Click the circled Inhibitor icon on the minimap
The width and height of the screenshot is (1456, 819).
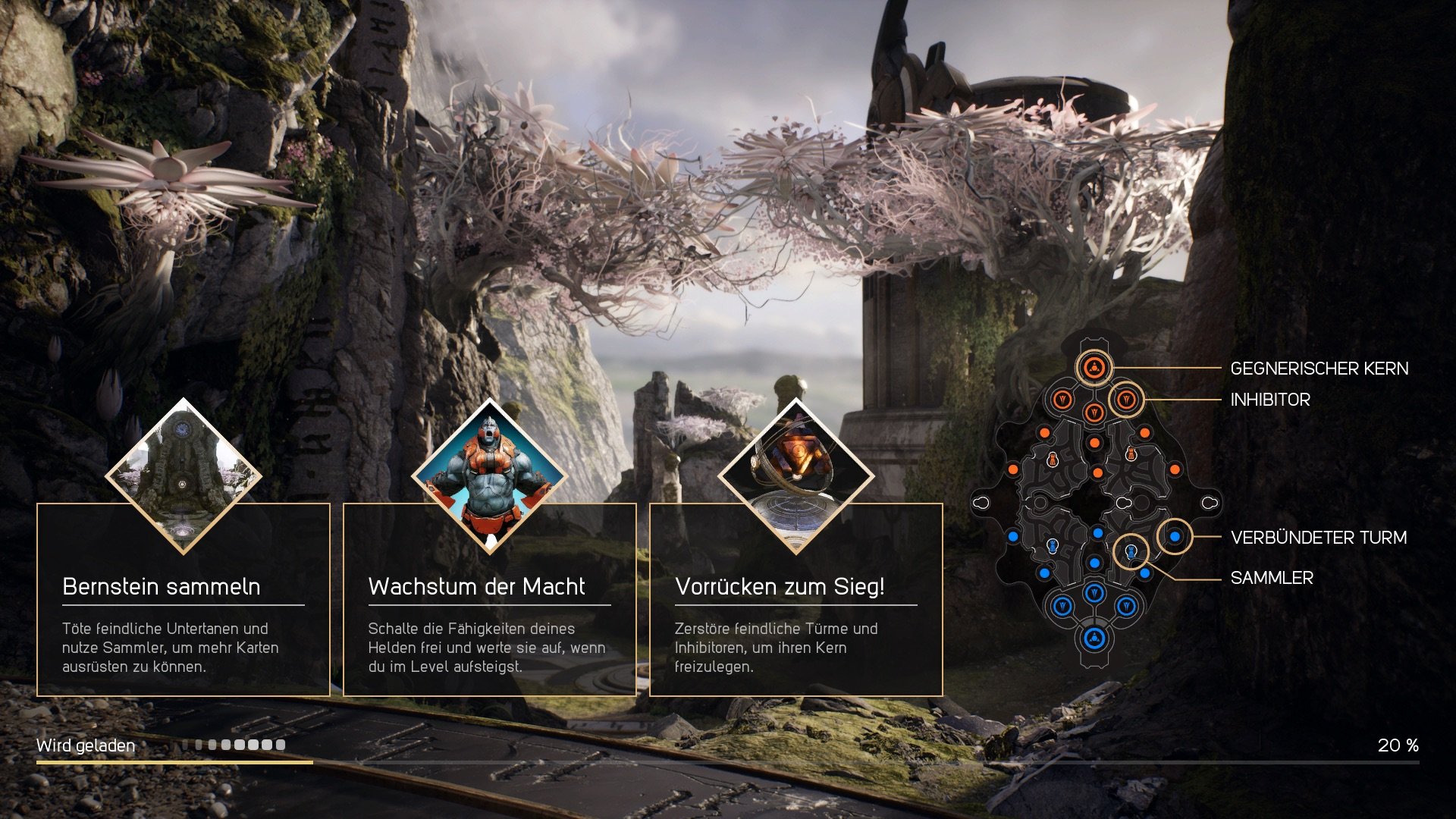[1126, 400]
